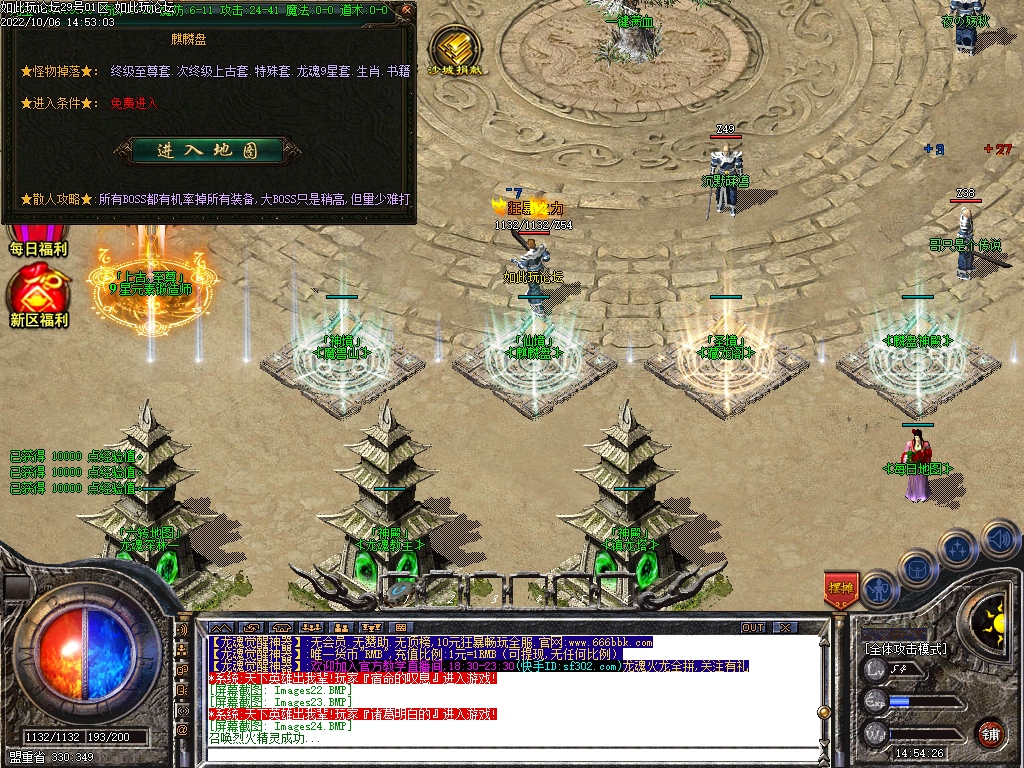Close the 麒麟盘 dialog window
The image size is (1024, 768).
(x=408, y=12)
